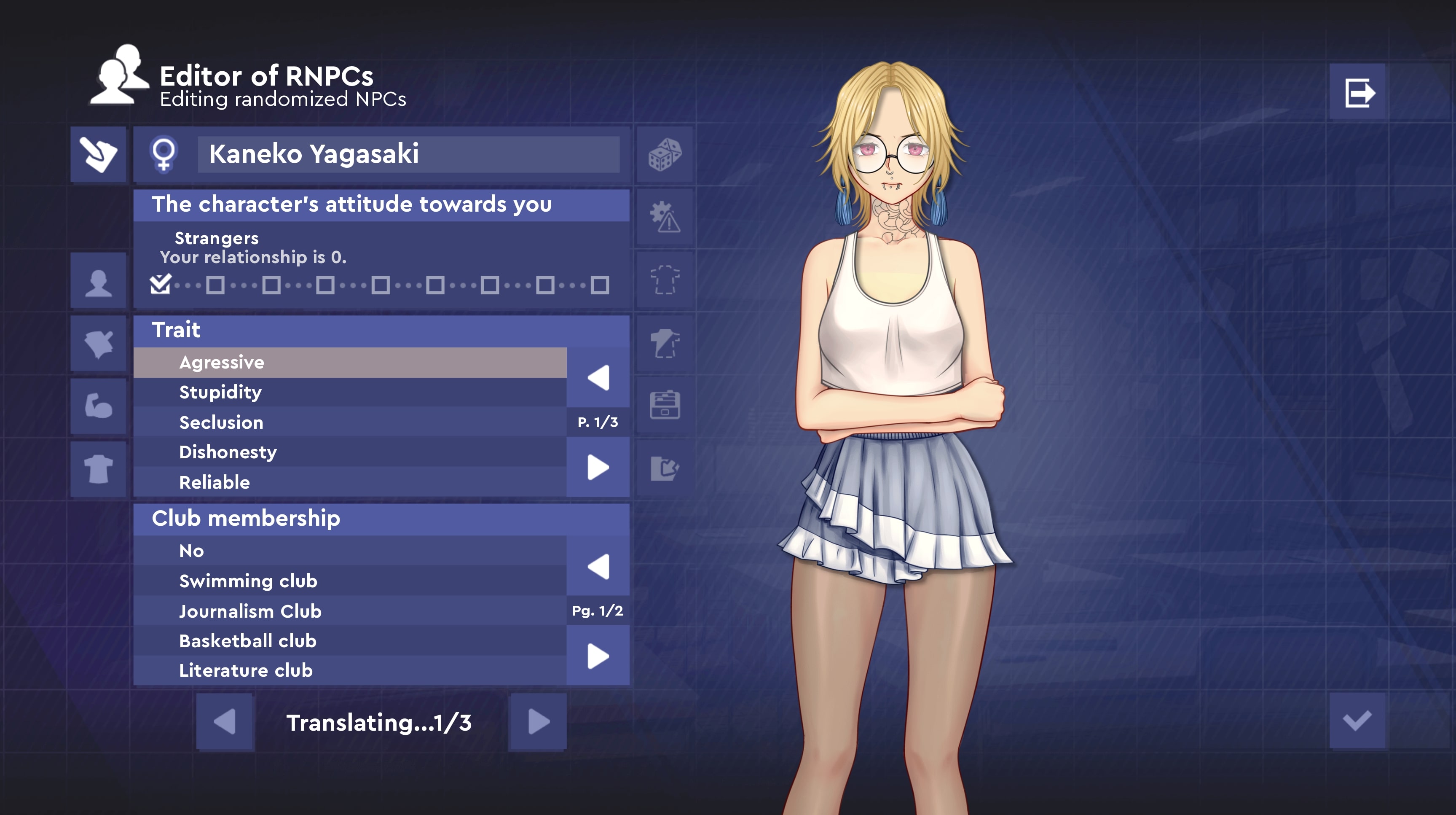This screenshot has width=1456, height=815.
Task: Select Journalism Club membership
Action: point(350,611)
